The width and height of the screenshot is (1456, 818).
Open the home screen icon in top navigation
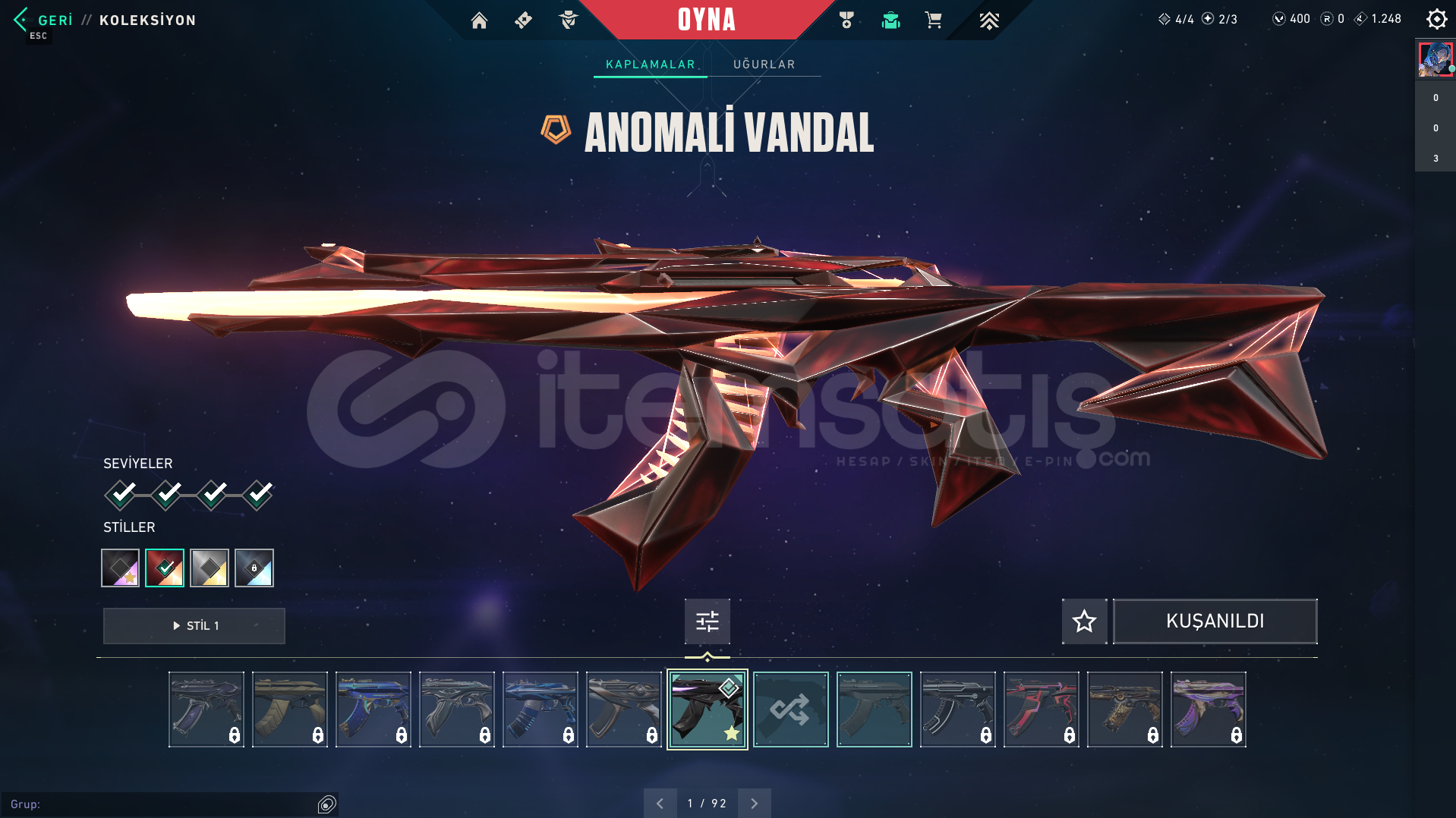click(x=479, y=20)
